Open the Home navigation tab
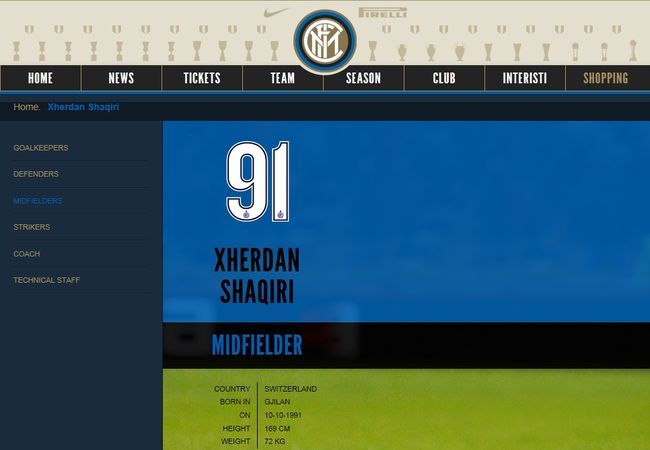The width and height of the screenshot is (650, 450). 40,78
